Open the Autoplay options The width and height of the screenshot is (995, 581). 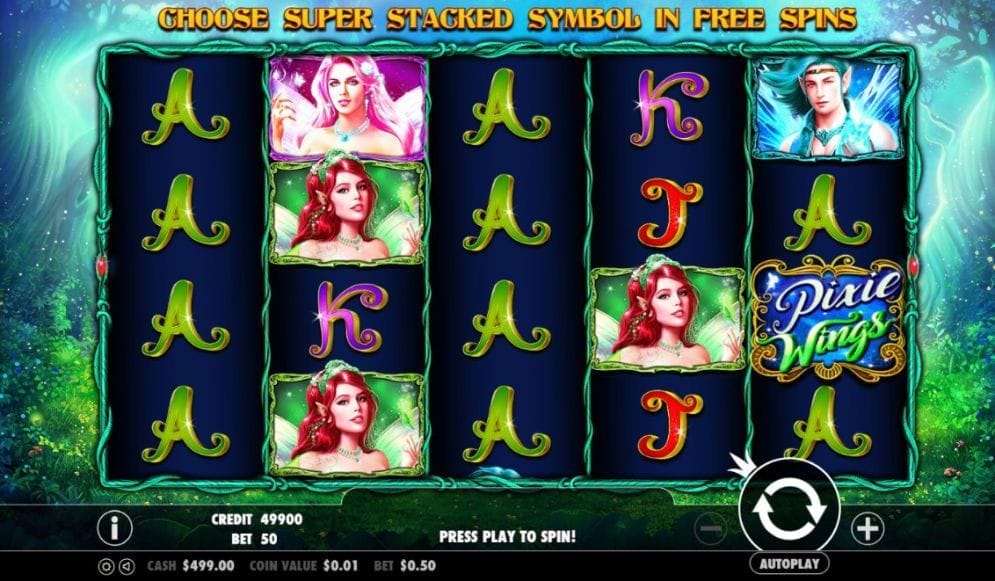coord(788,564)
